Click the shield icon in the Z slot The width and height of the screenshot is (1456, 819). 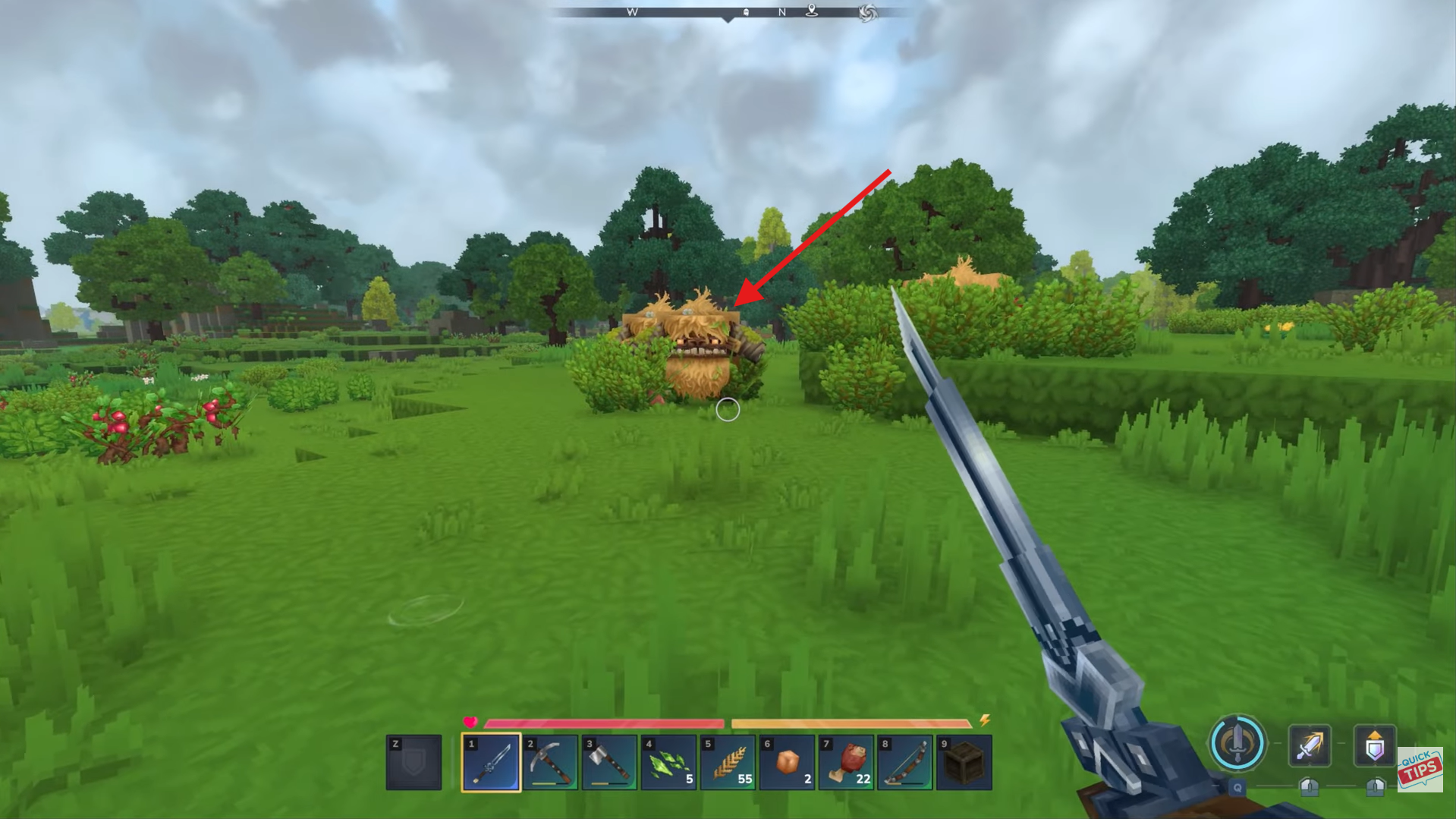(x=414, y=762)
